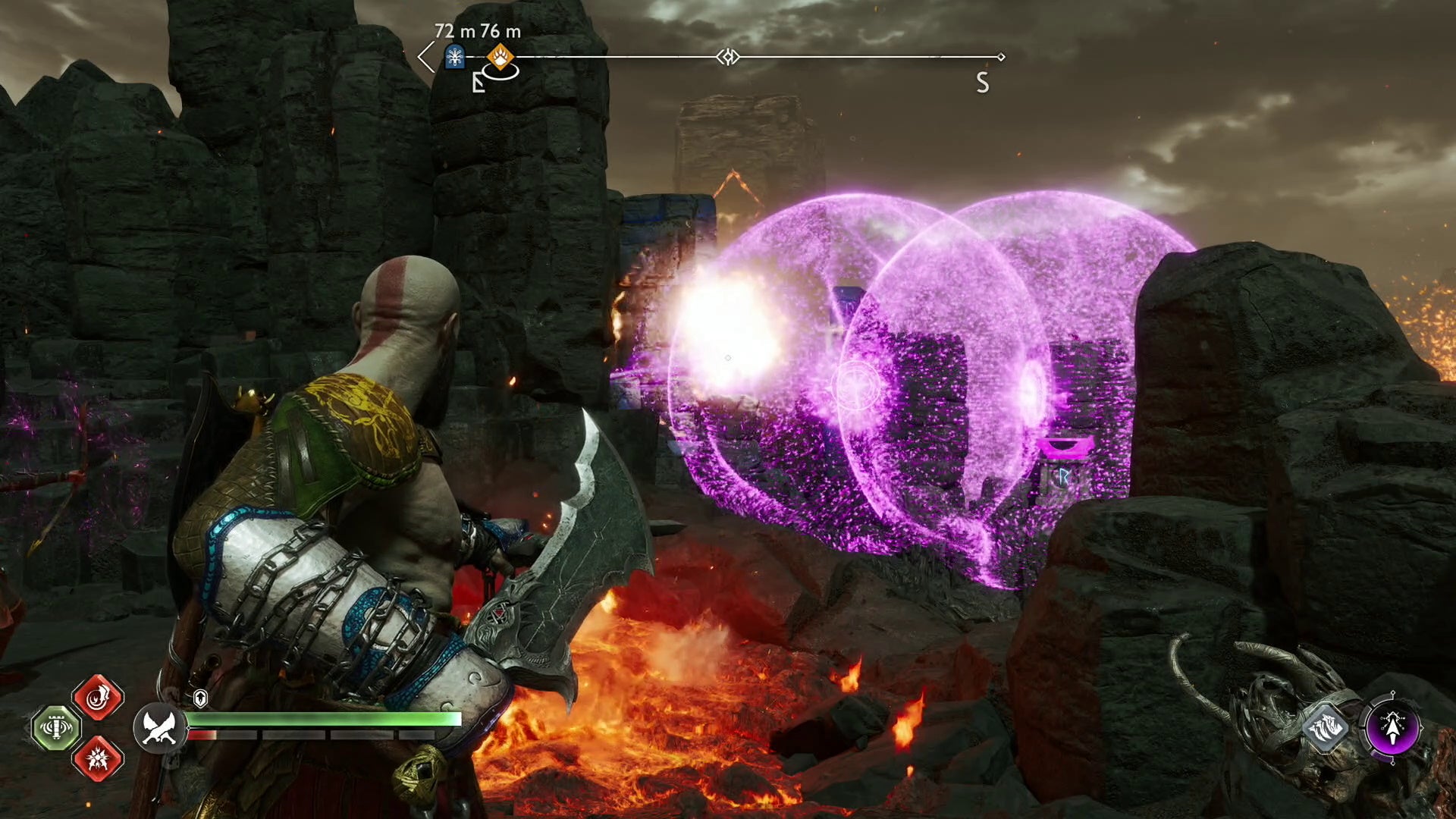This screenshot has width=1456, height=819.
Task: Select the blue snowflake compass marker
Action: tap(454, 57)
